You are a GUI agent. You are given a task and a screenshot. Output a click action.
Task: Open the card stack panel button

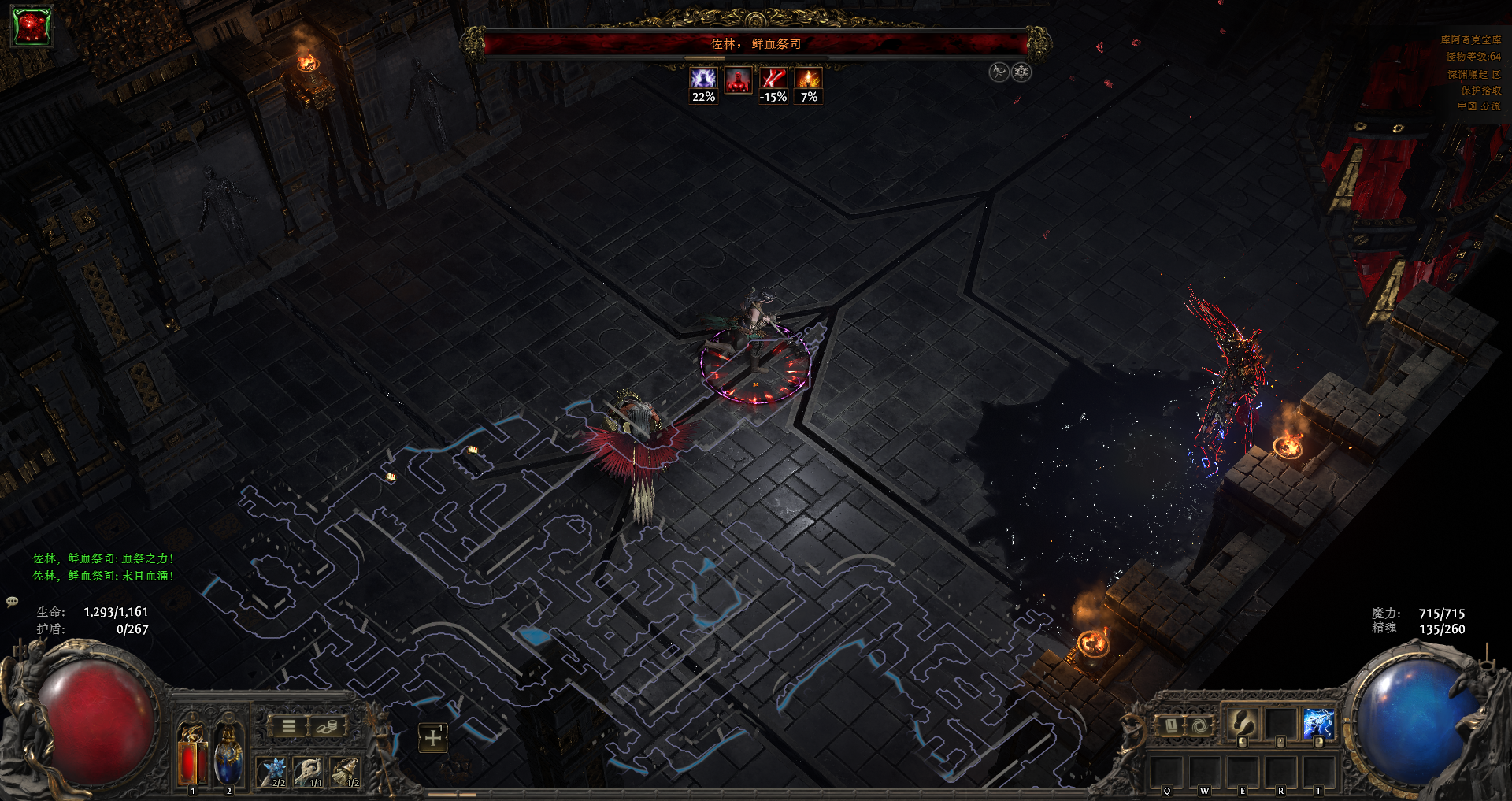point(1171,725)
